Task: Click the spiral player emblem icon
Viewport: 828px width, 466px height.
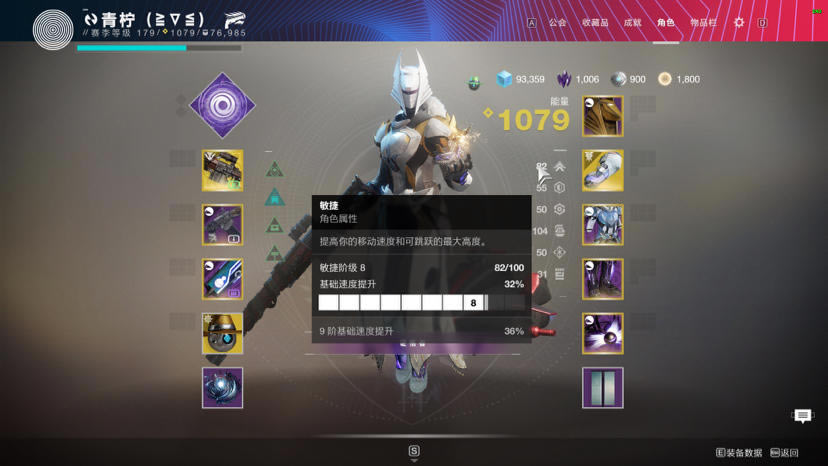Action: coord(53,29)
